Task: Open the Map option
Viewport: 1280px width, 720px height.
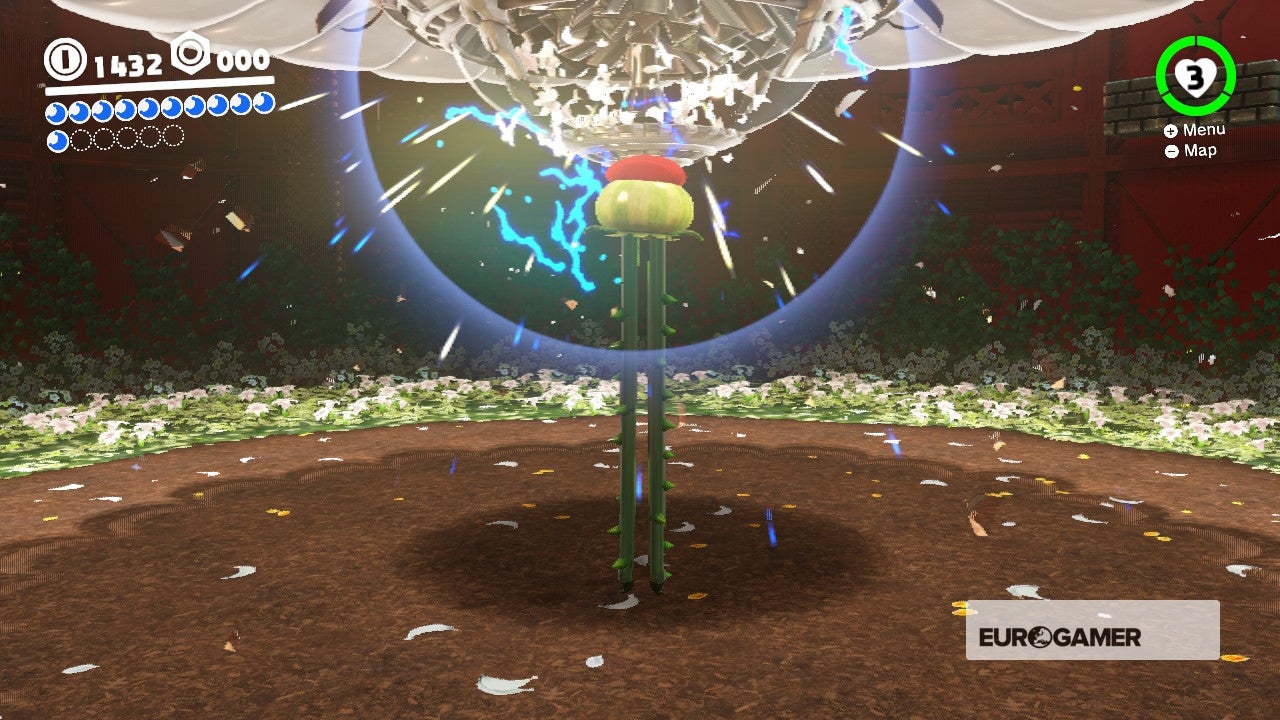Action: 1200,150
